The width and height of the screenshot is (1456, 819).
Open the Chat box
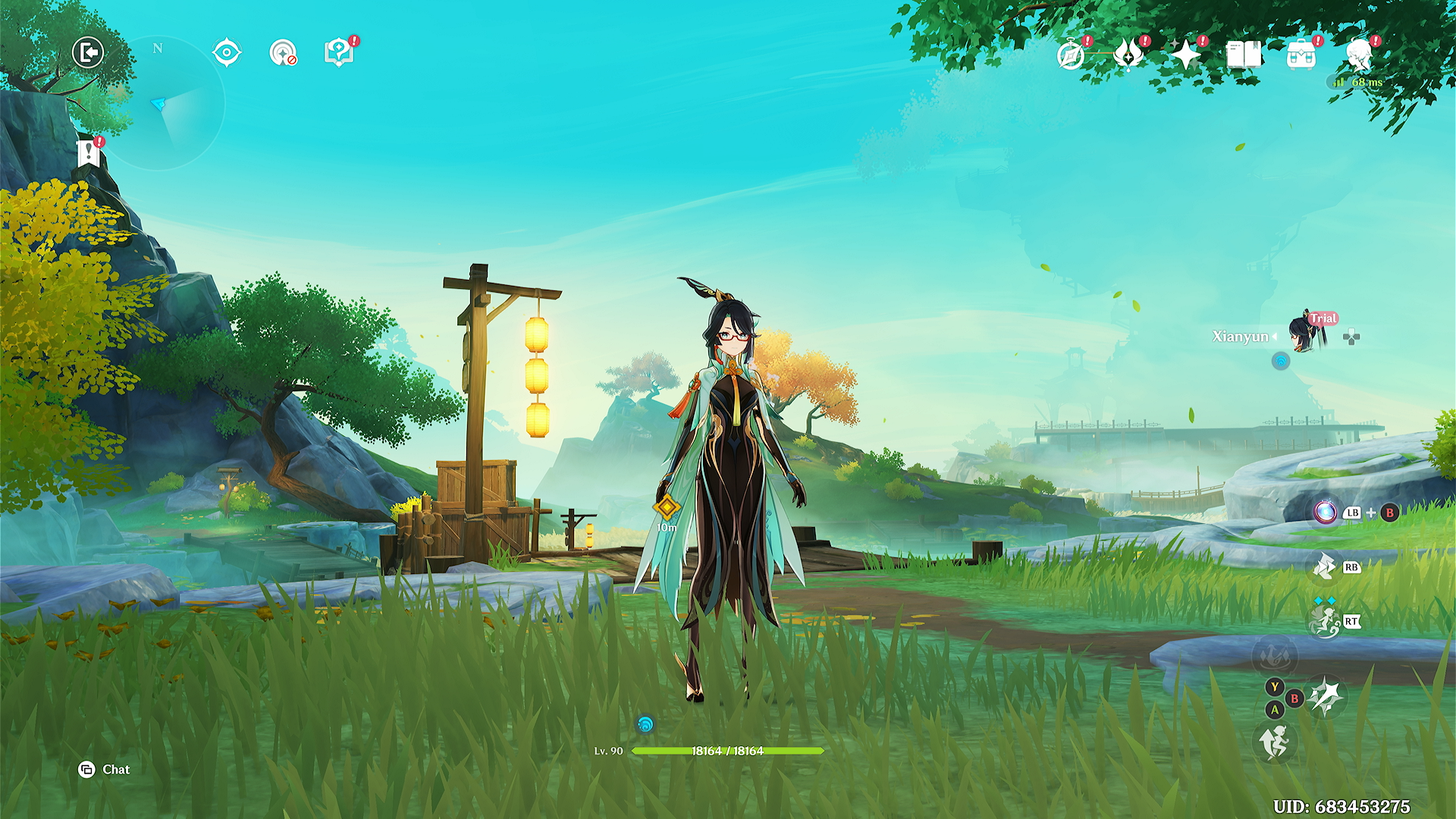(105, 770)
